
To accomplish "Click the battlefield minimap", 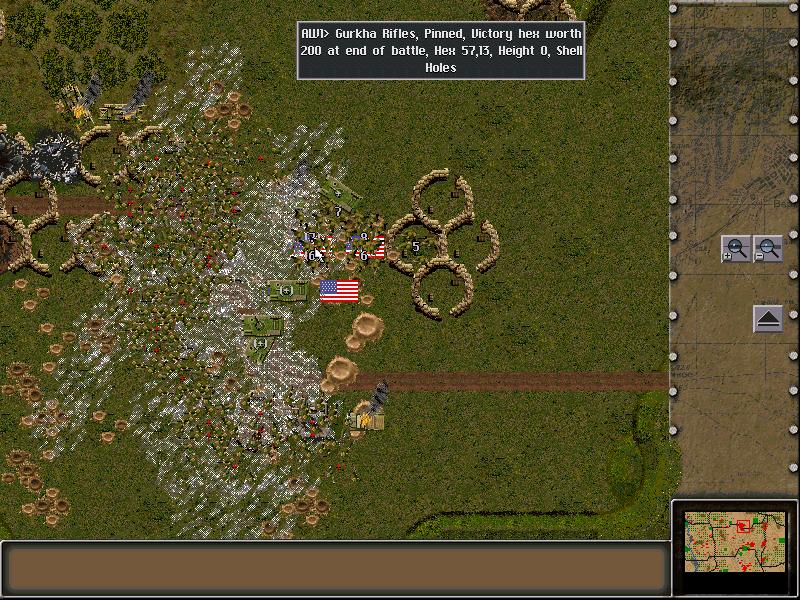I will coord(735,544).
